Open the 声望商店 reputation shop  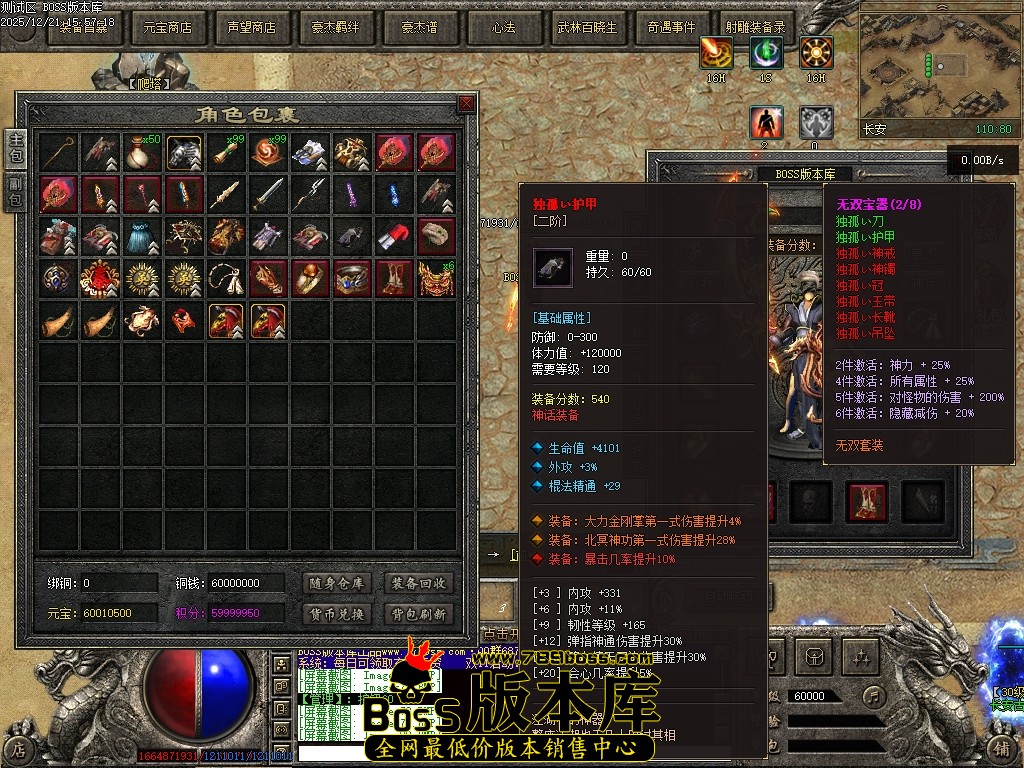251,28
